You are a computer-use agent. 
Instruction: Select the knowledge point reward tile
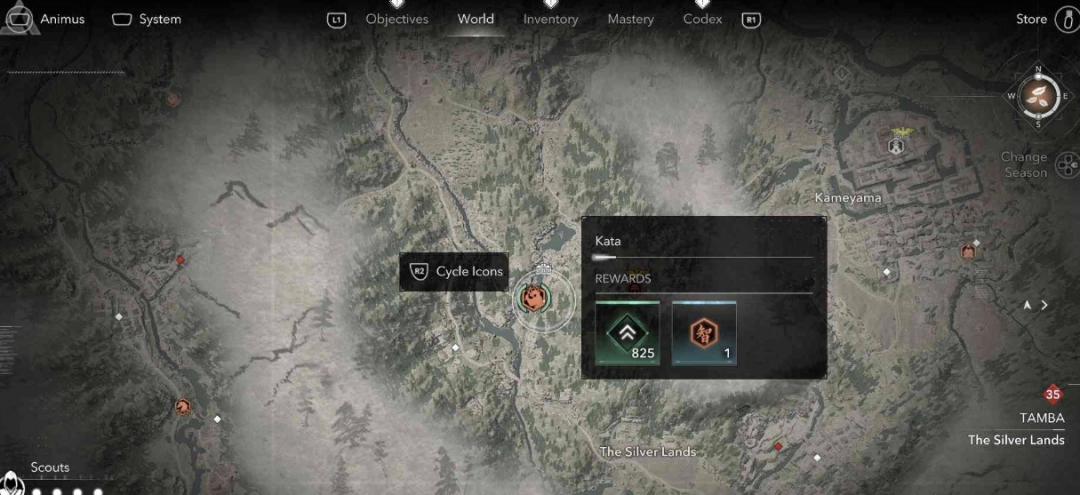tap(704, 333)
